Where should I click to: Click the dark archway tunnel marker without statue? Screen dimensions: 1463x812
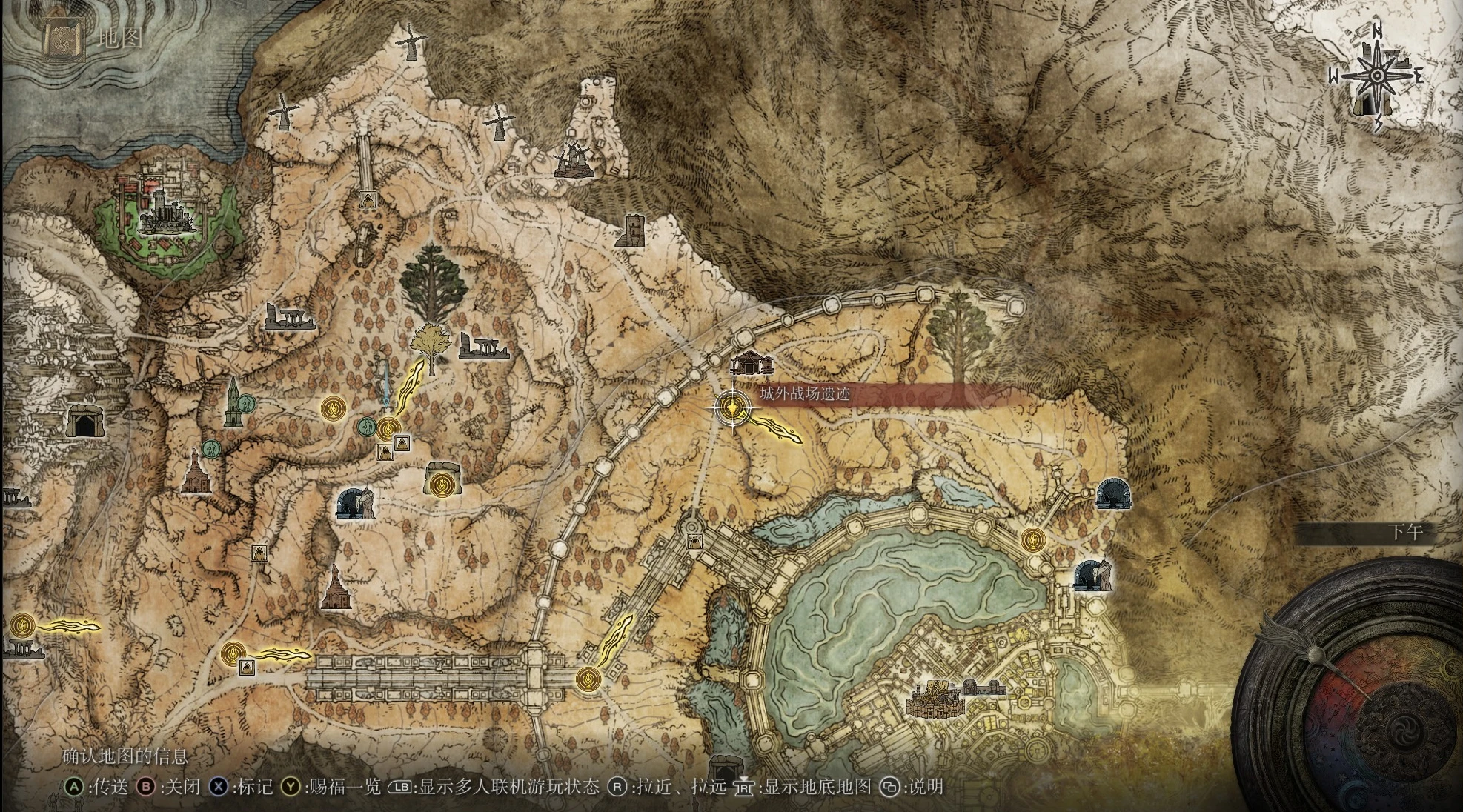click(x=1113, y=493)
